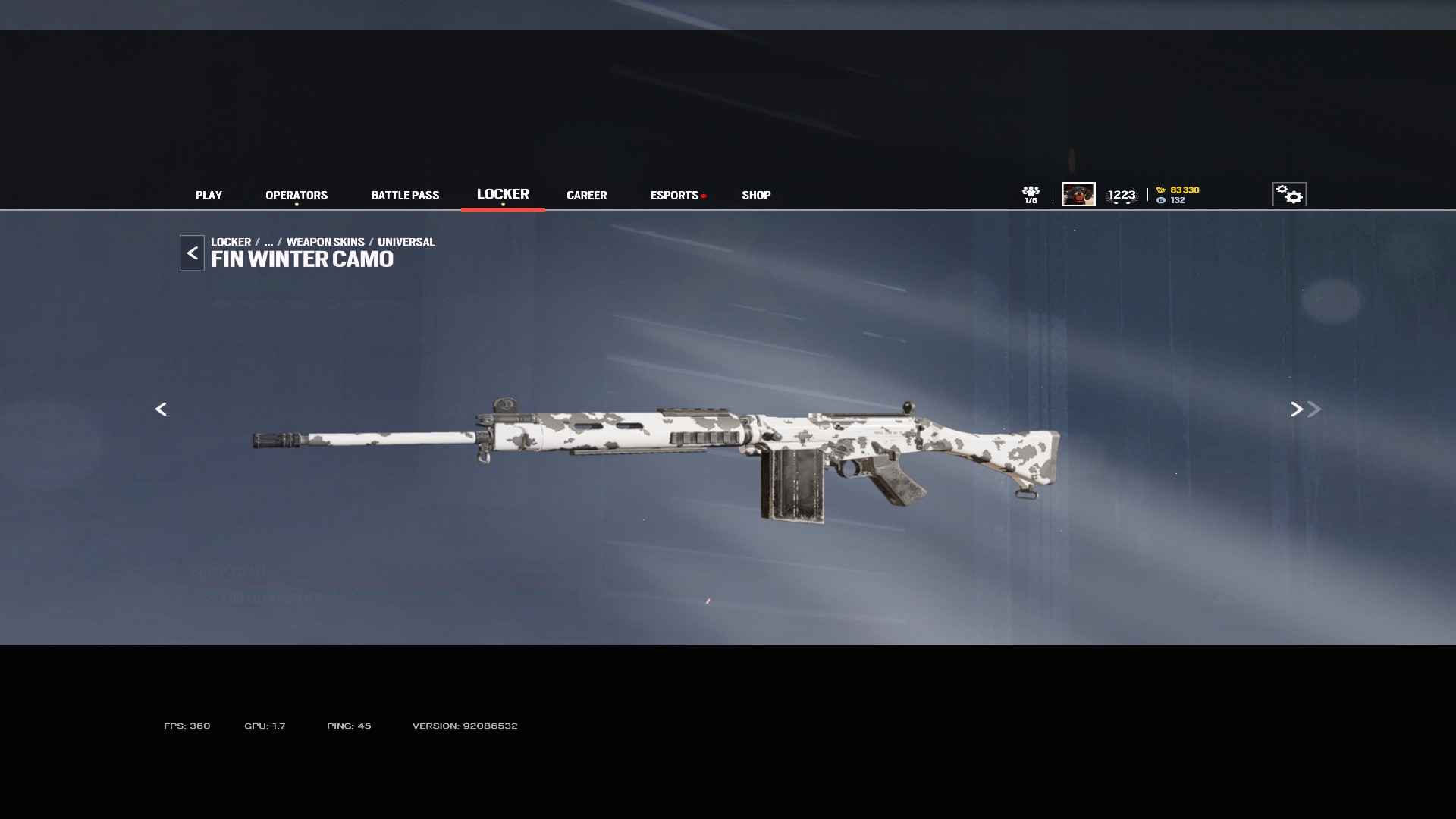Image resolution: width=1456 pixels, height=819 pixels.
Task: Show the previous weapon skin
Action: tap(161, 409)
